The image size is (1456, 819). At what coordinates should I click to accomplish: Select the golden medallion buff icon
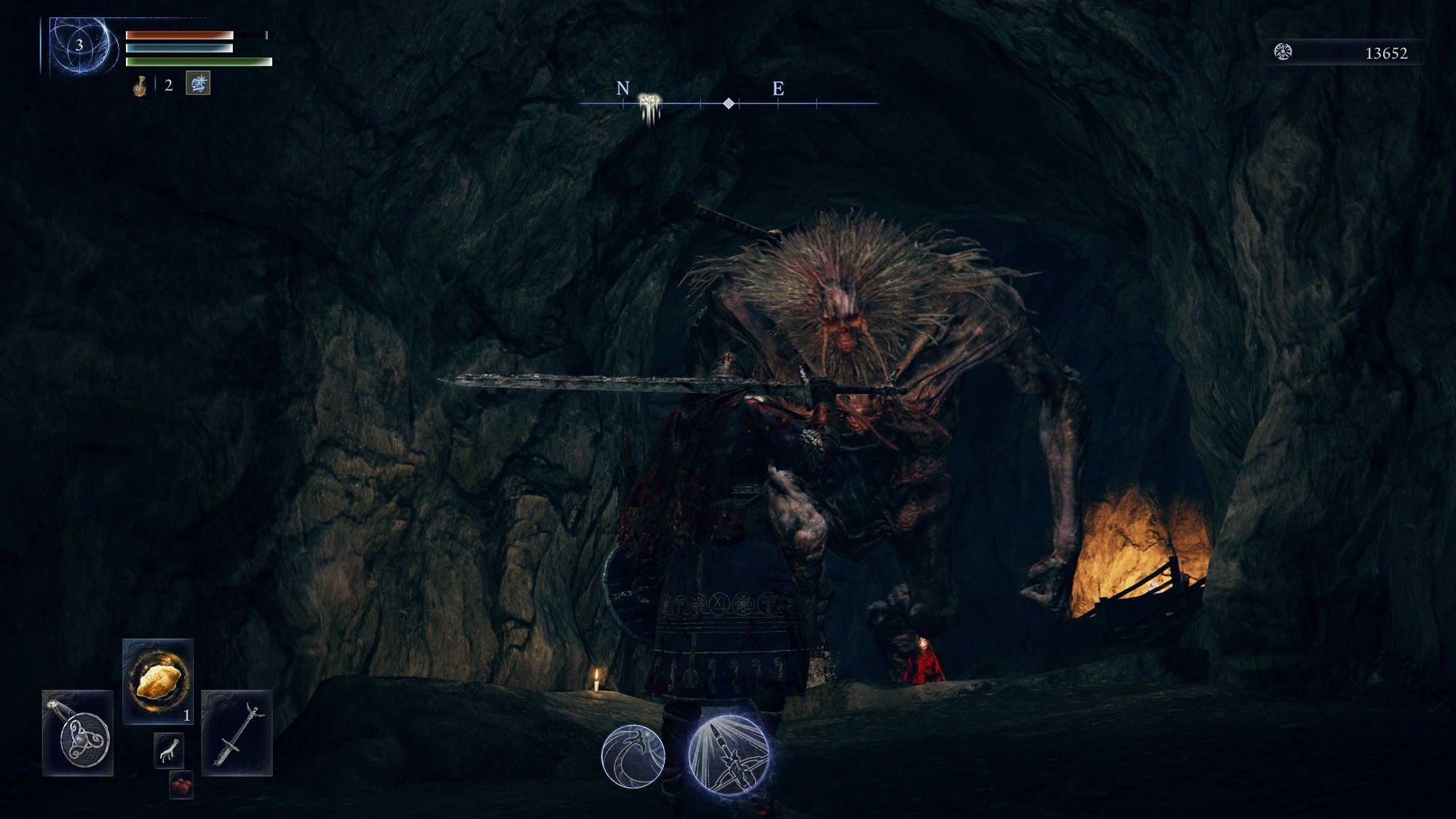pos(139,86)
